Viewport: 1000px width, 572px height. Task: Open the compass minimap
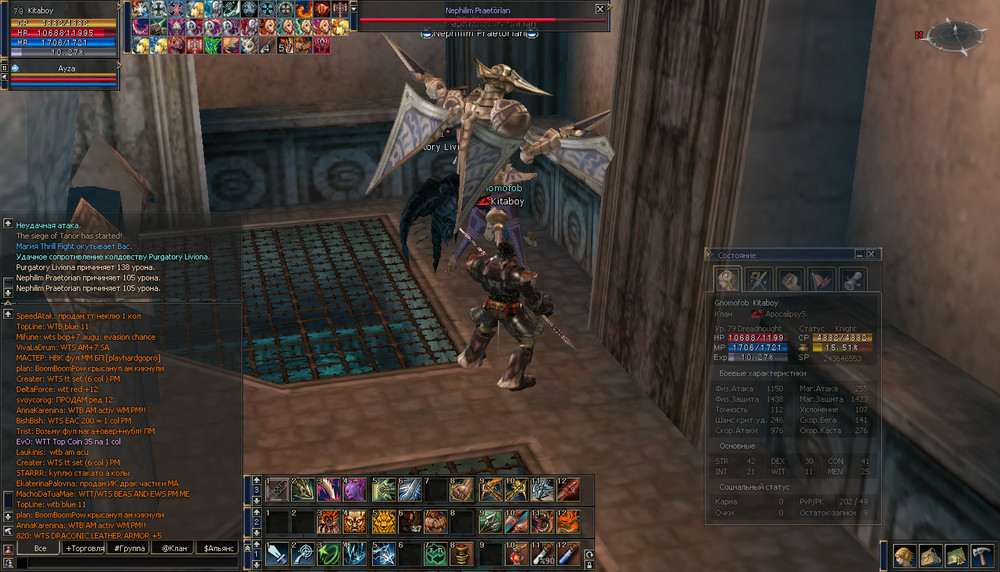coord(944,37)
